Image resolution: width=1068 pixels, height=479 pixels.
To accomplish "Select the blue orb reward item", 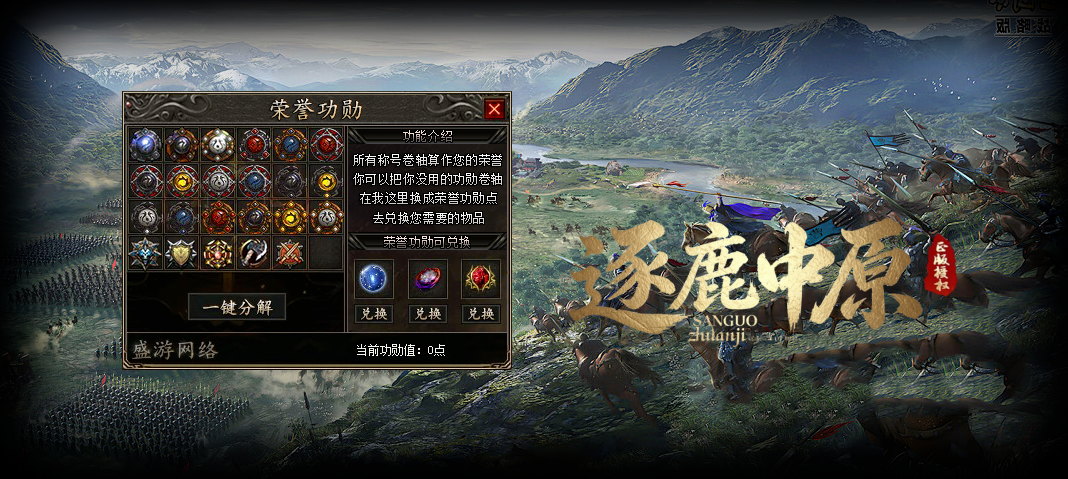I will pos(373,279).
